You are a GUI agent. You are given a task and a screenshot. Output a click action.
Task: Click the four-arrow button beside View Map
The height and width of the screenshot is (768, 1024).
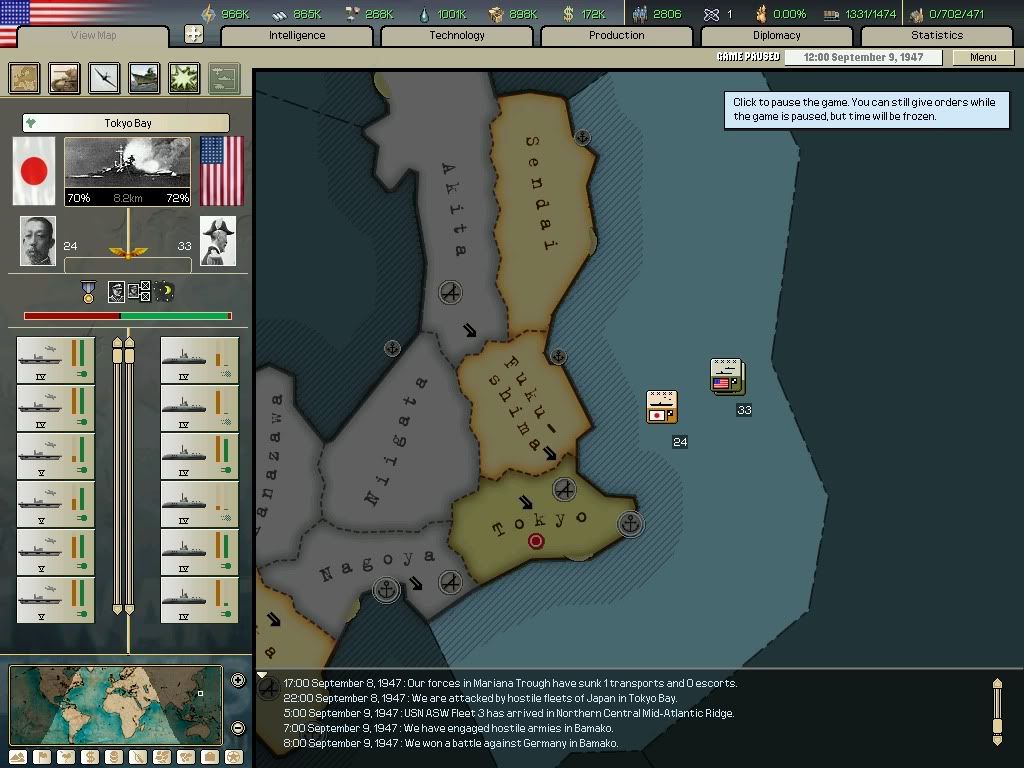click(x=194, y=35)
